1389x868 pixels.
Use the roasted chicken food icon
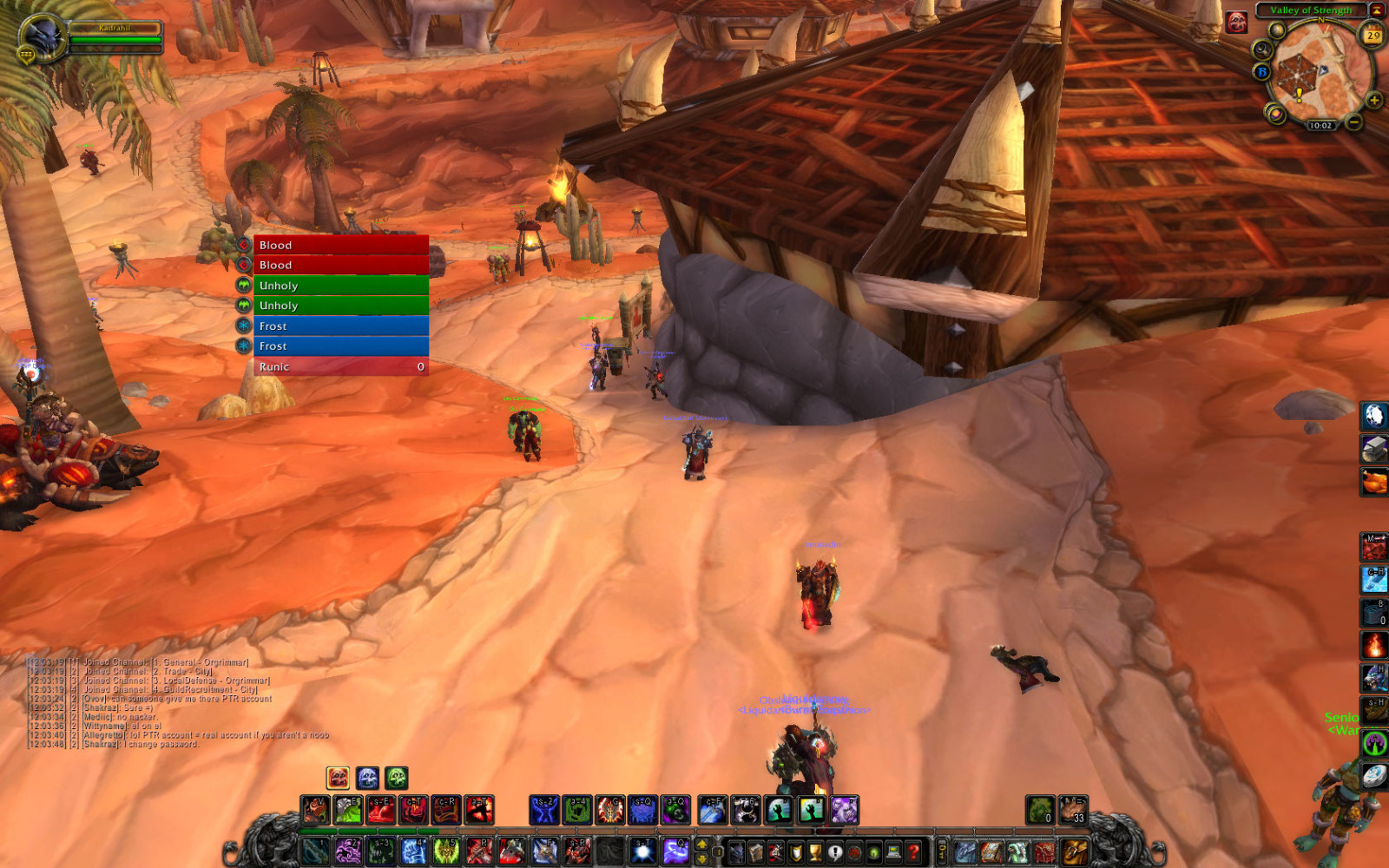1373,482
